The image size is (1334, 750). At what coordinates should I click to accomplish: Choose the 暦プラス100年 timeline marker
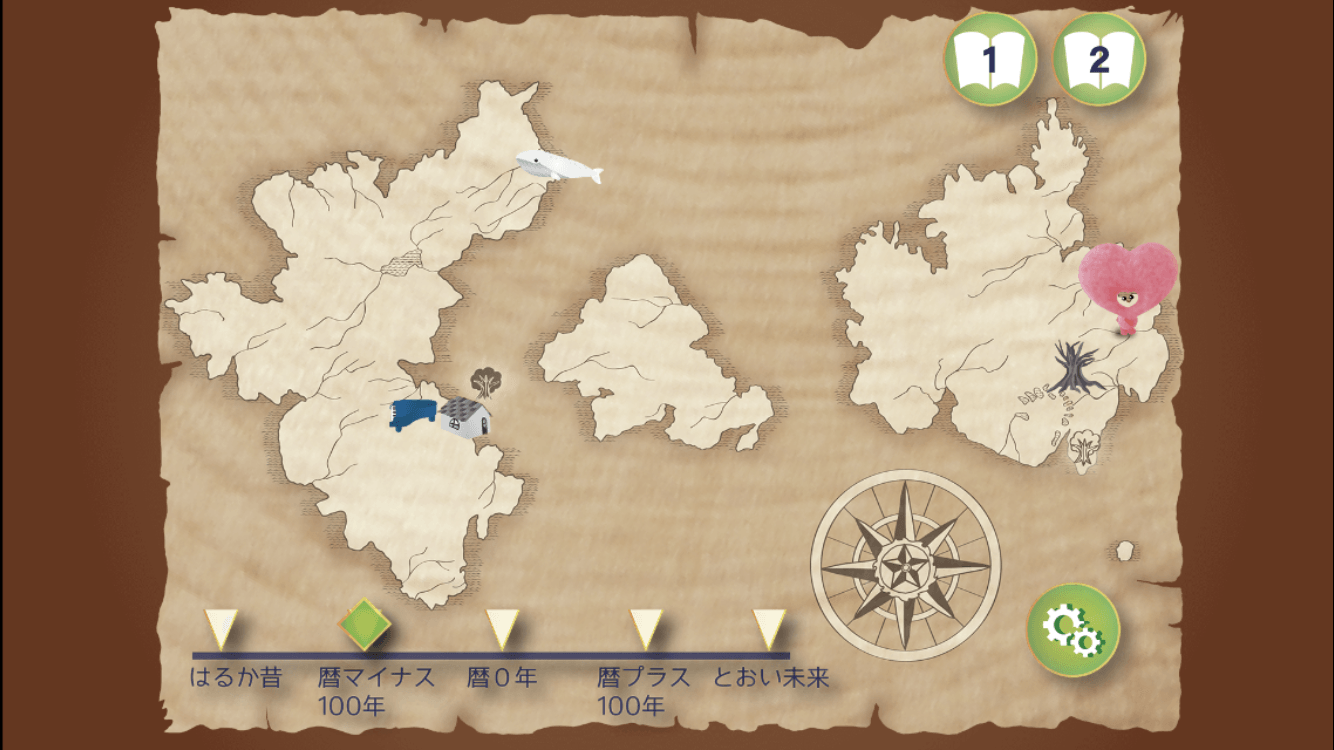(646, 630)
